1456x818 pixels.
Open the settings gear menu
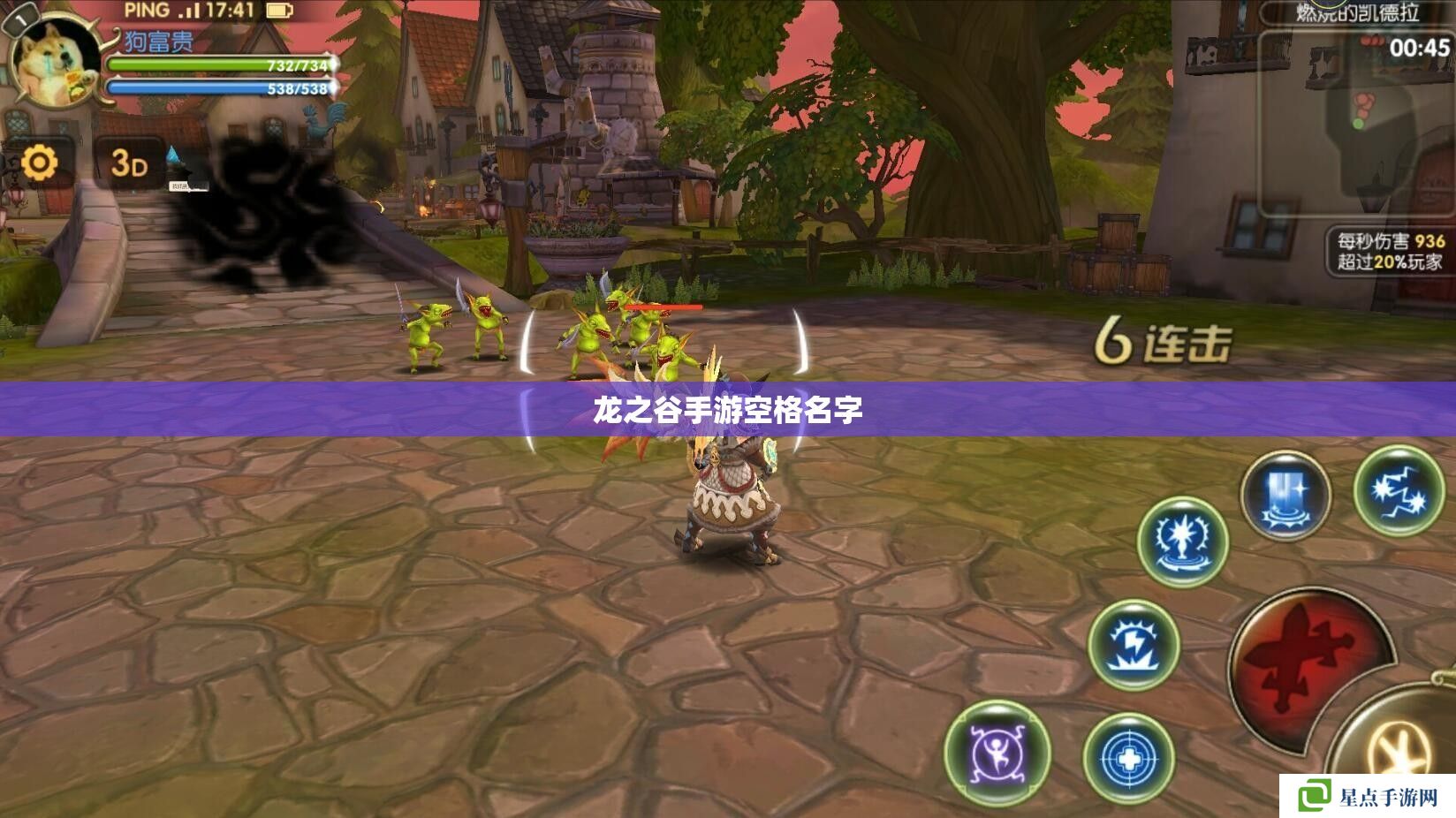pyautogui.click(x=39, y=161)
